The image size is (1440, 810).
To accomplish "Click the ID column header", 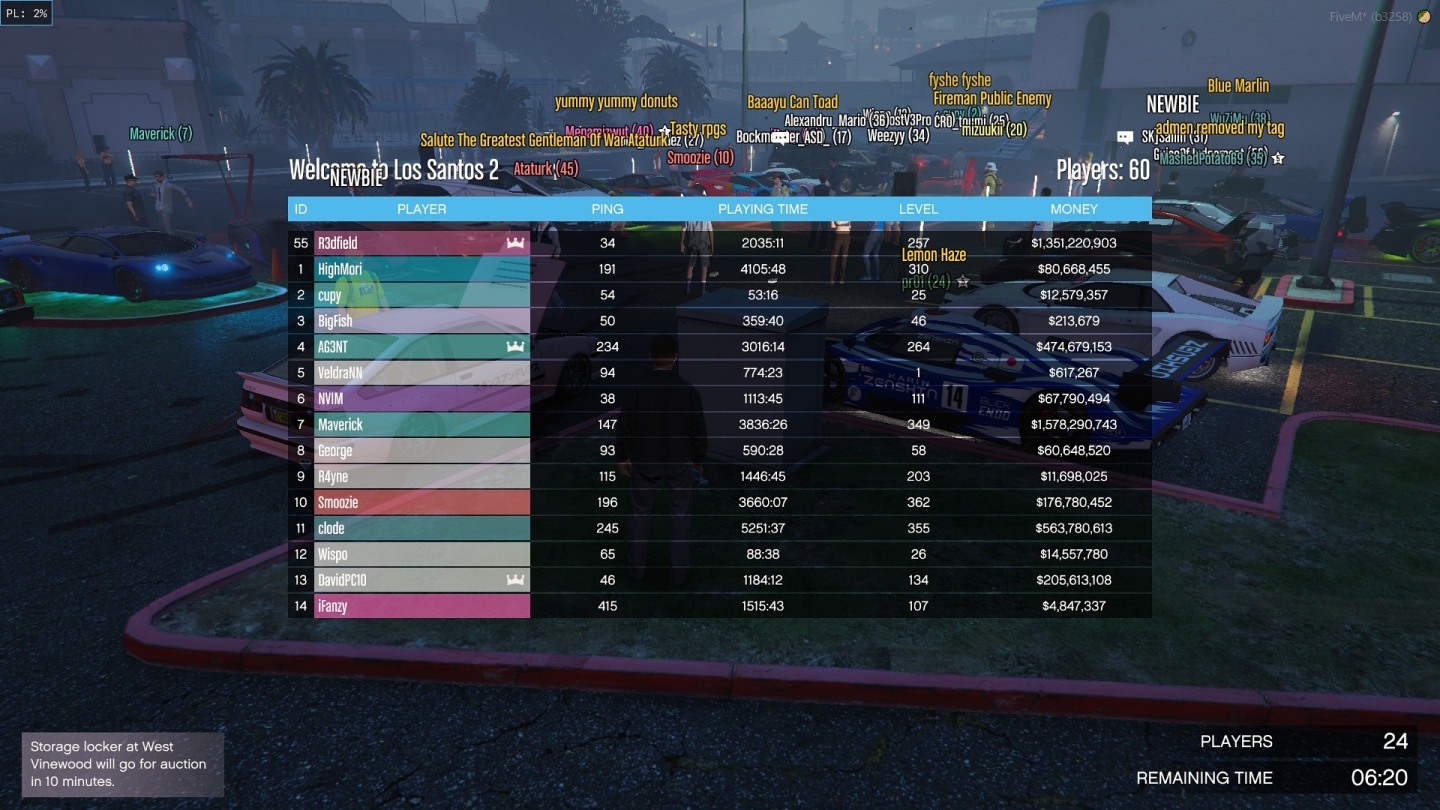I will point(300,209).
